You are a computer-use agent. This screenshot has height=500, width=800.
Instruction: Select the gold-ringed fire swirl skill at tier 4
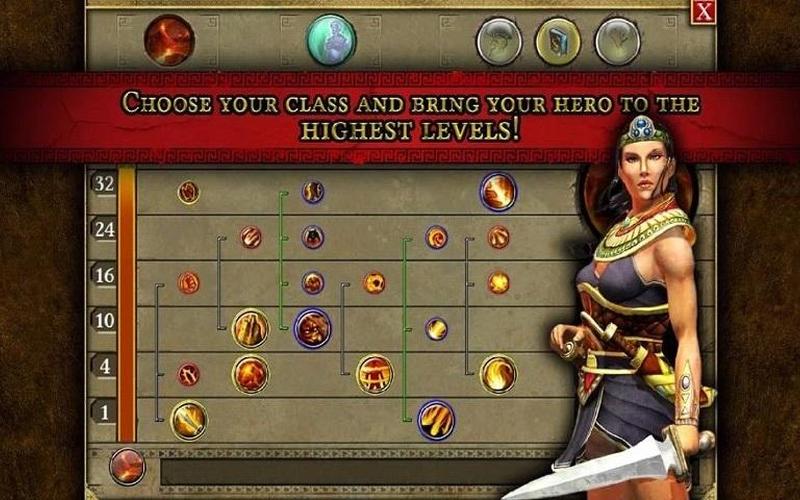(498, 374)
